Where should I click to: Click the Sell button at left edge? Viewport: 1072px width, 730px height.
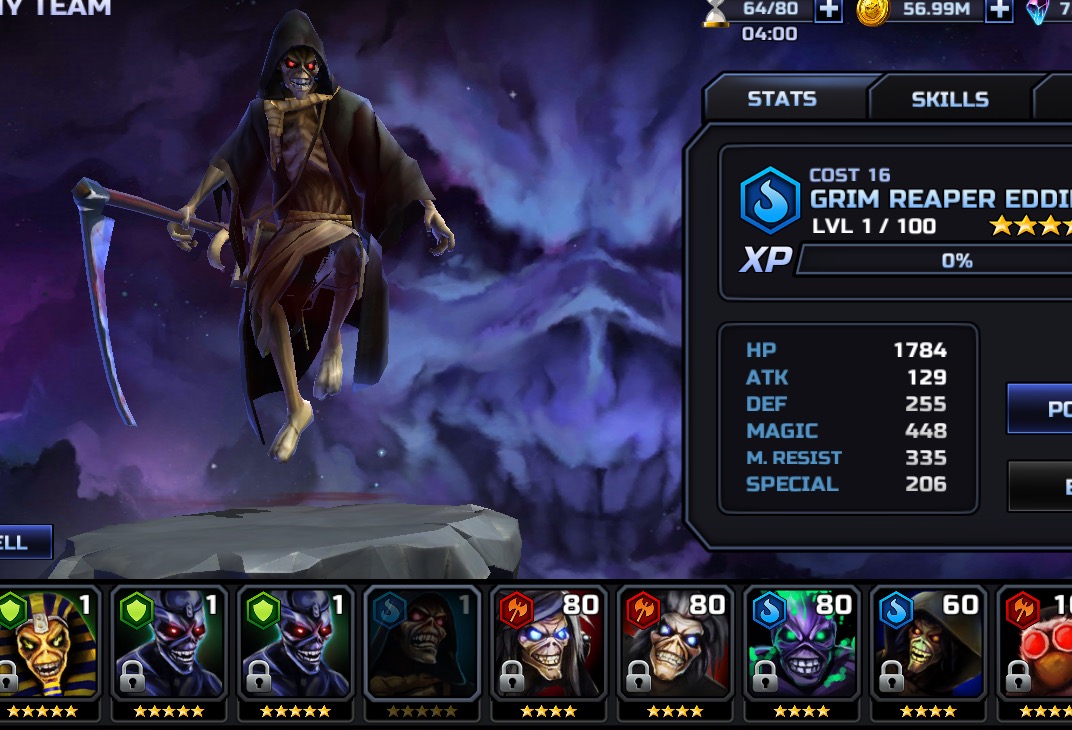click(22, 543)
